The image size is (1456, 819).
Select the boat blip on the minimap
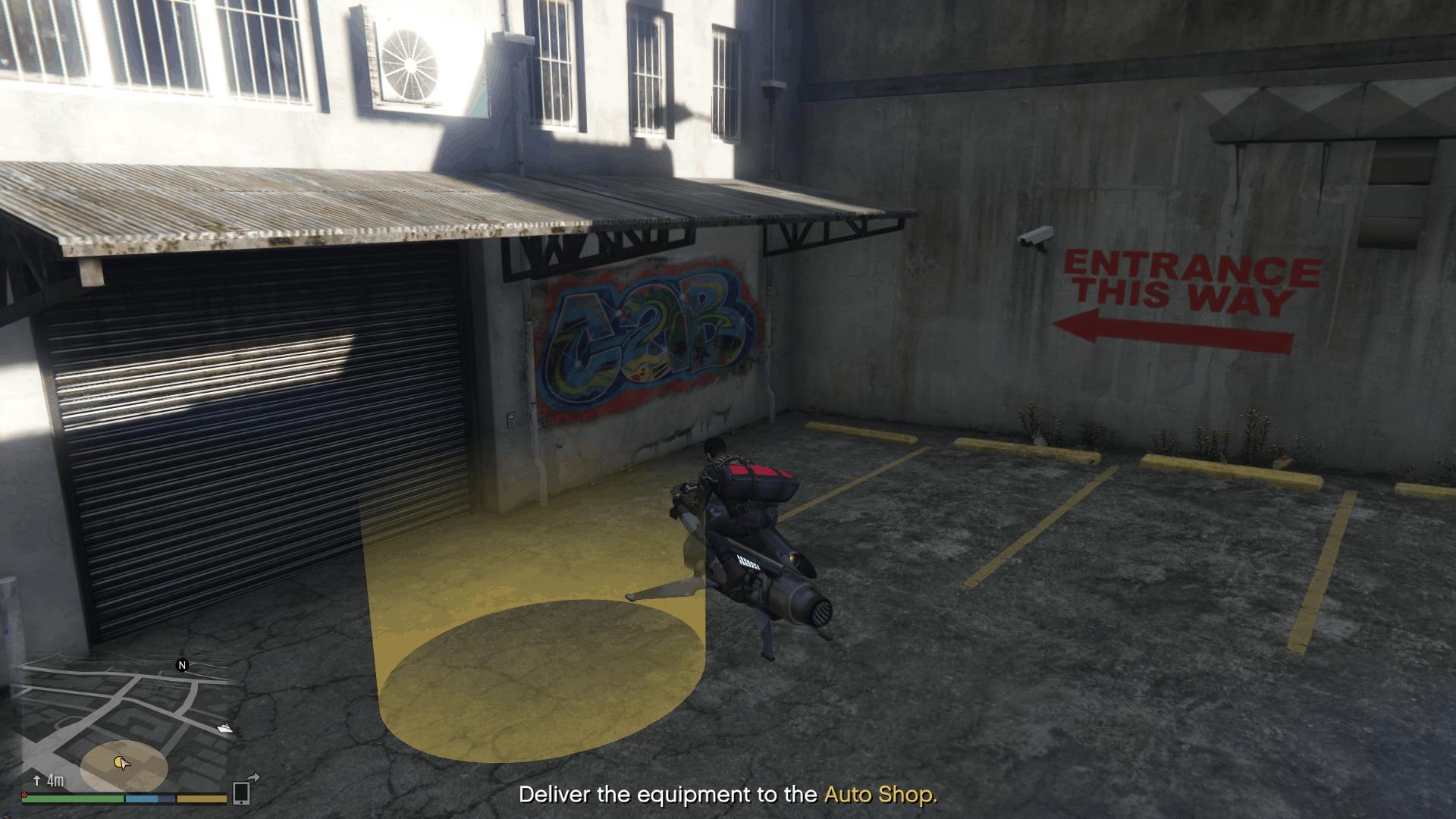pos(224,729)
